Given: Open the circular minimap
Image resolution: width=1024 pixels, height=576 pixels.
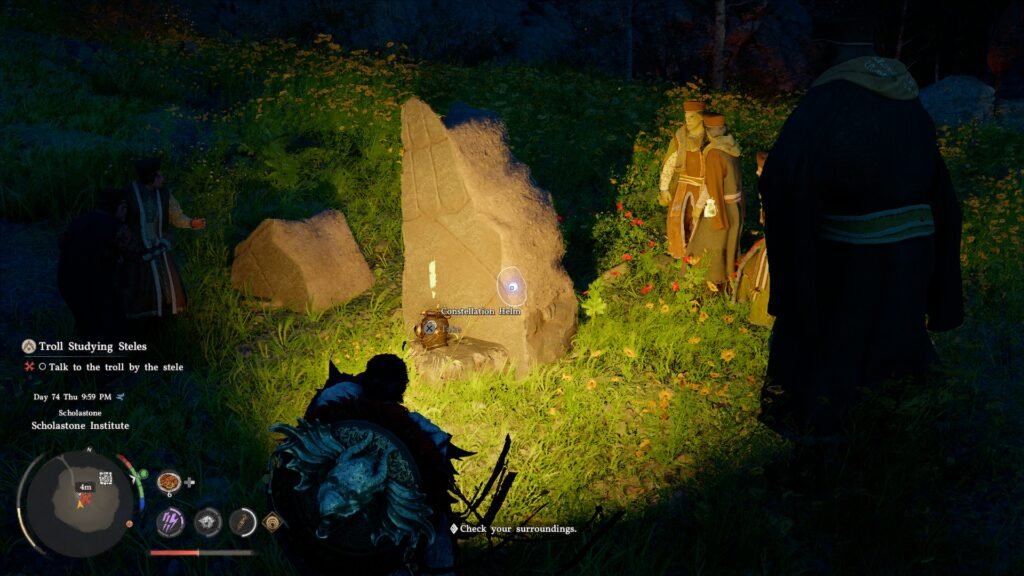Looking at the screenshot, I should click(79, 500).
